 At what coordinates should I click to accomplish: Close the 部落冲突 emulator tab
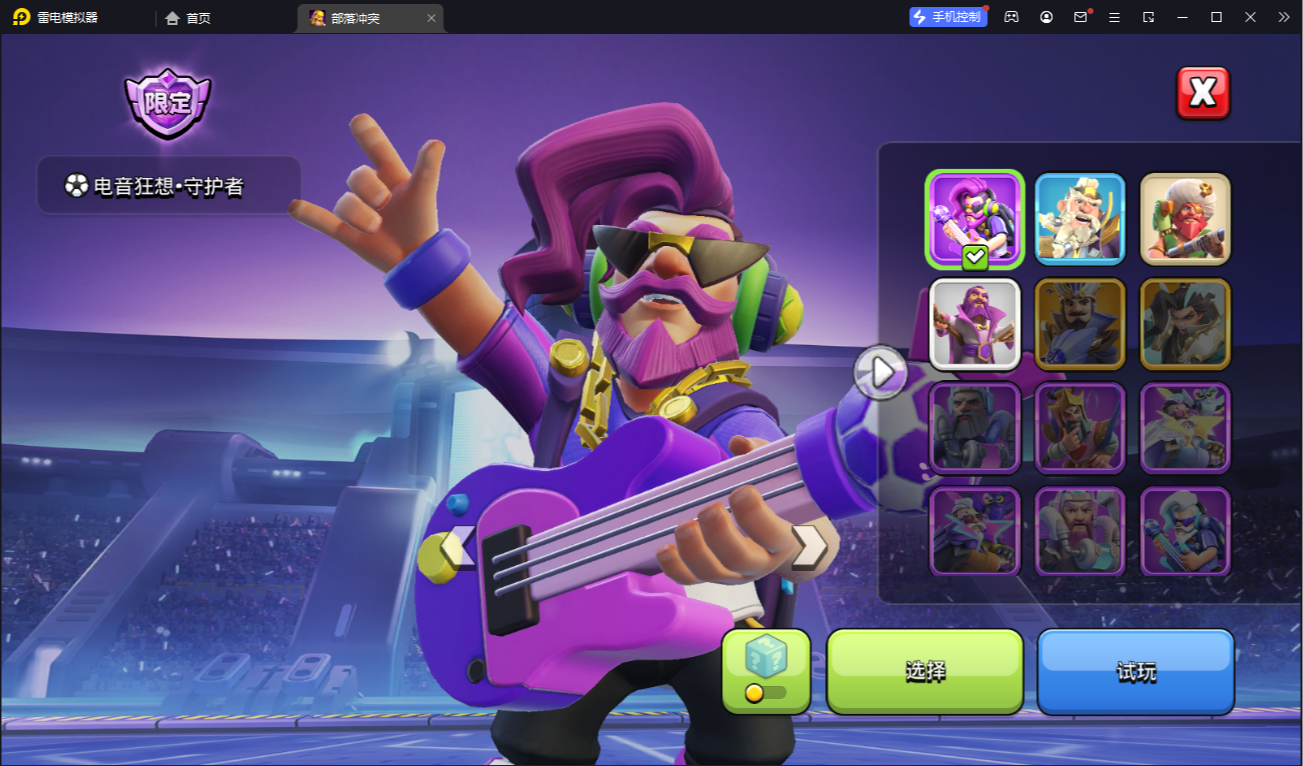[x=431, y=18]
